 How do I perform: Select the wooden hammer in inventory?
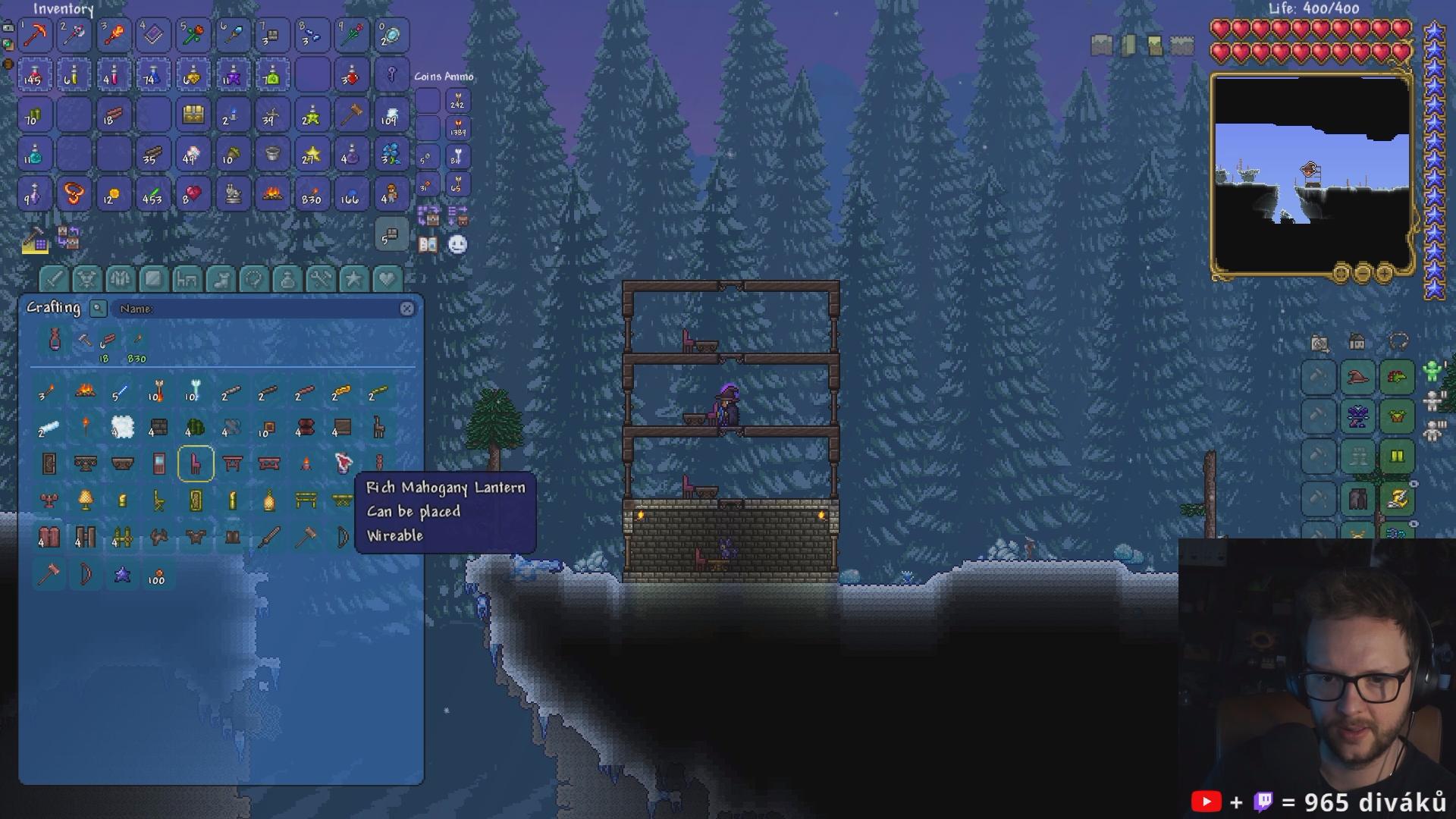[x=352, y=115]
